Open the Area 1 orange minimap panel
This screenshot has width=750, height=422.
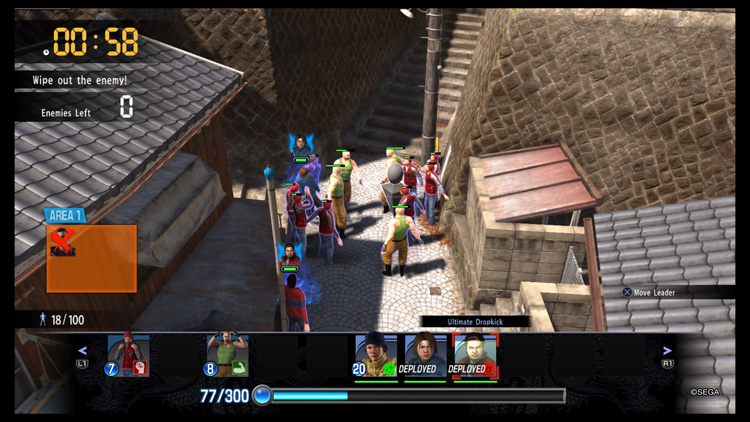coord(92,258)
